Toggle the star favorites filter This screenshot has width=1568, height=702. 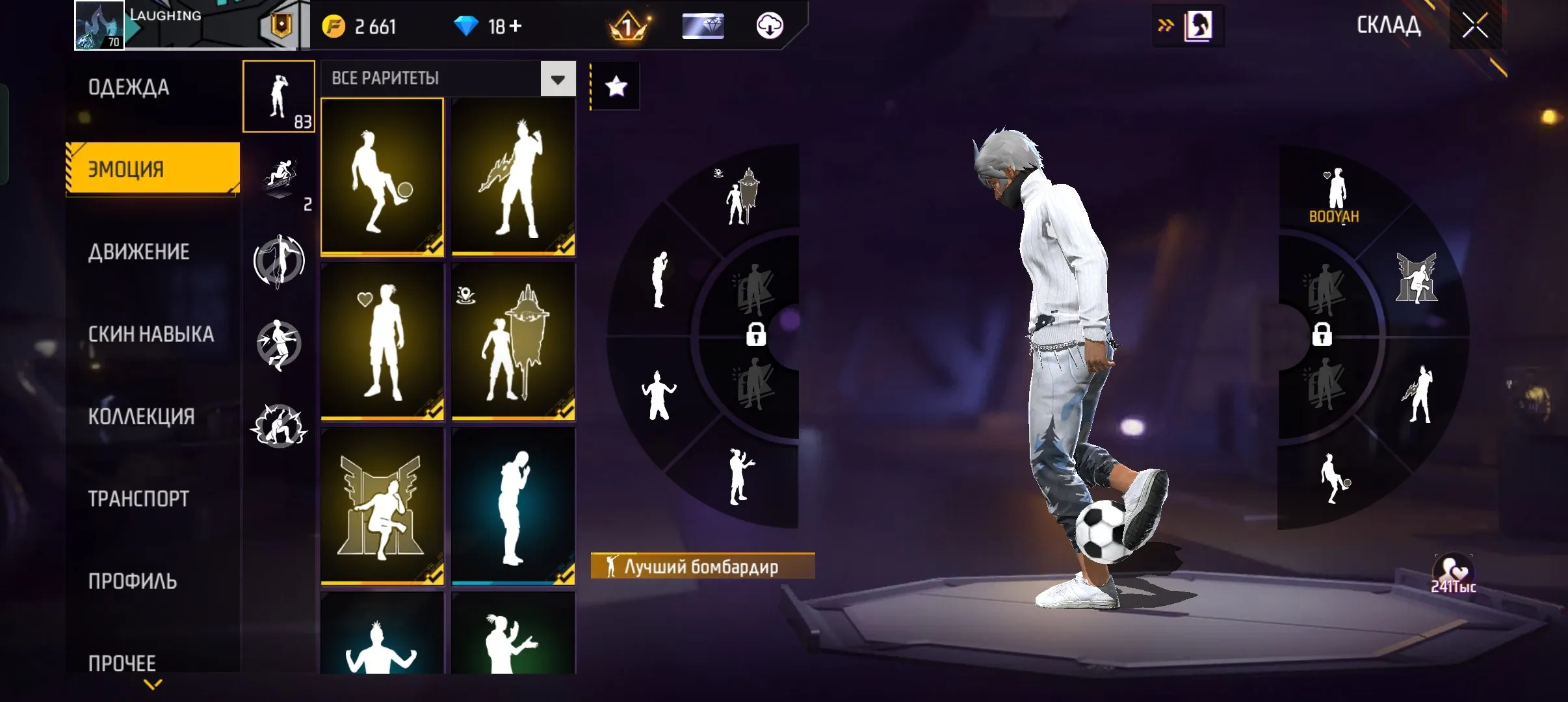(614, 85)
